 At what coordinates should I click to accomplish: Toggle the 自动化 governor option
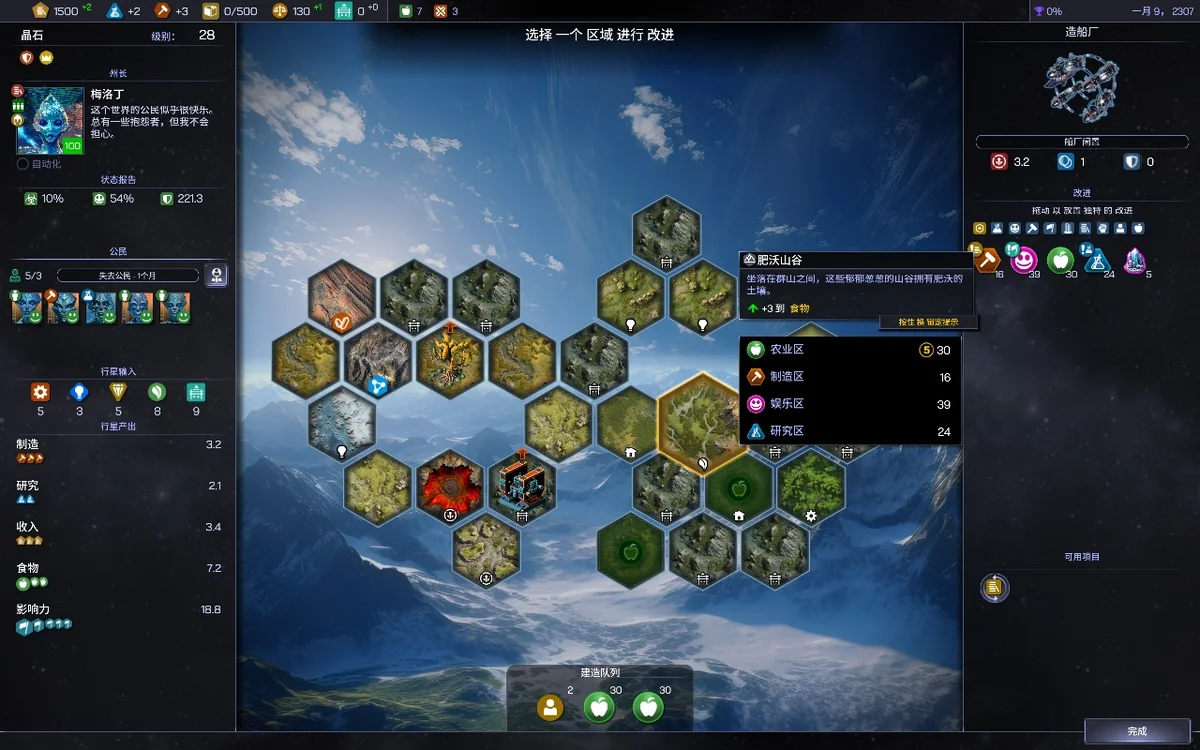click(x=23, y=164)
